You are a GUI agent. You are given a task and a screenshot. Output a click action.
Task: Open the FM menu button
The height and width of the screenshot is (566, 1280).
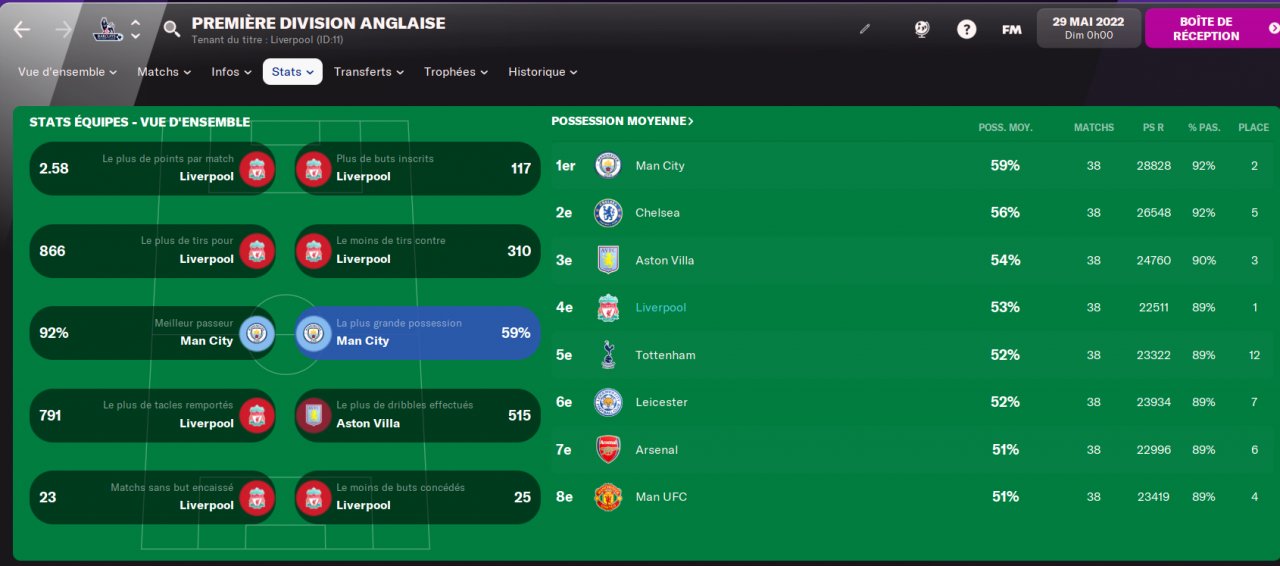pos(1012,29)
